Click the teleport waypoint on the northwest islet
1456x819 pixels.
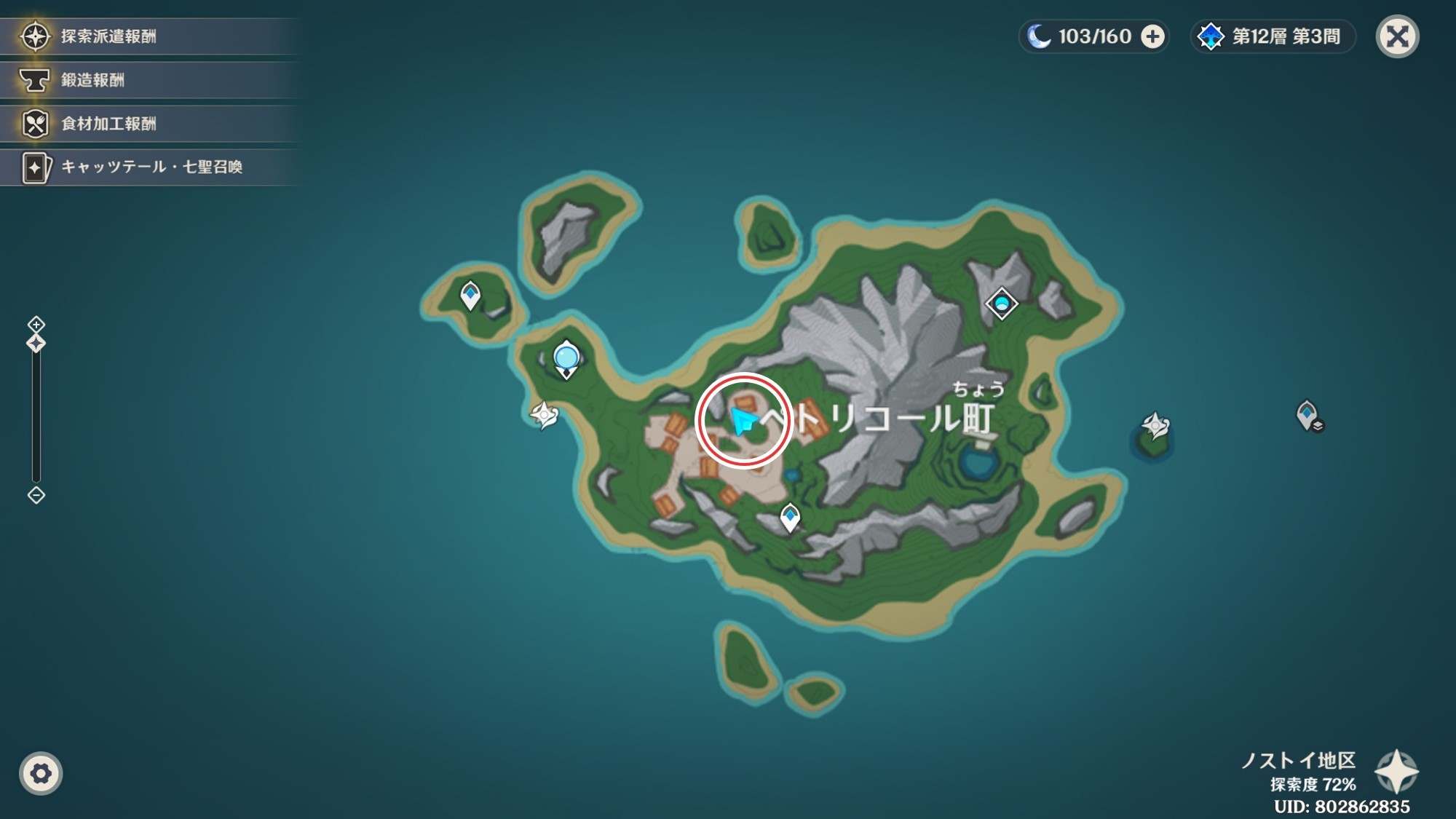[x=471, y=293]
